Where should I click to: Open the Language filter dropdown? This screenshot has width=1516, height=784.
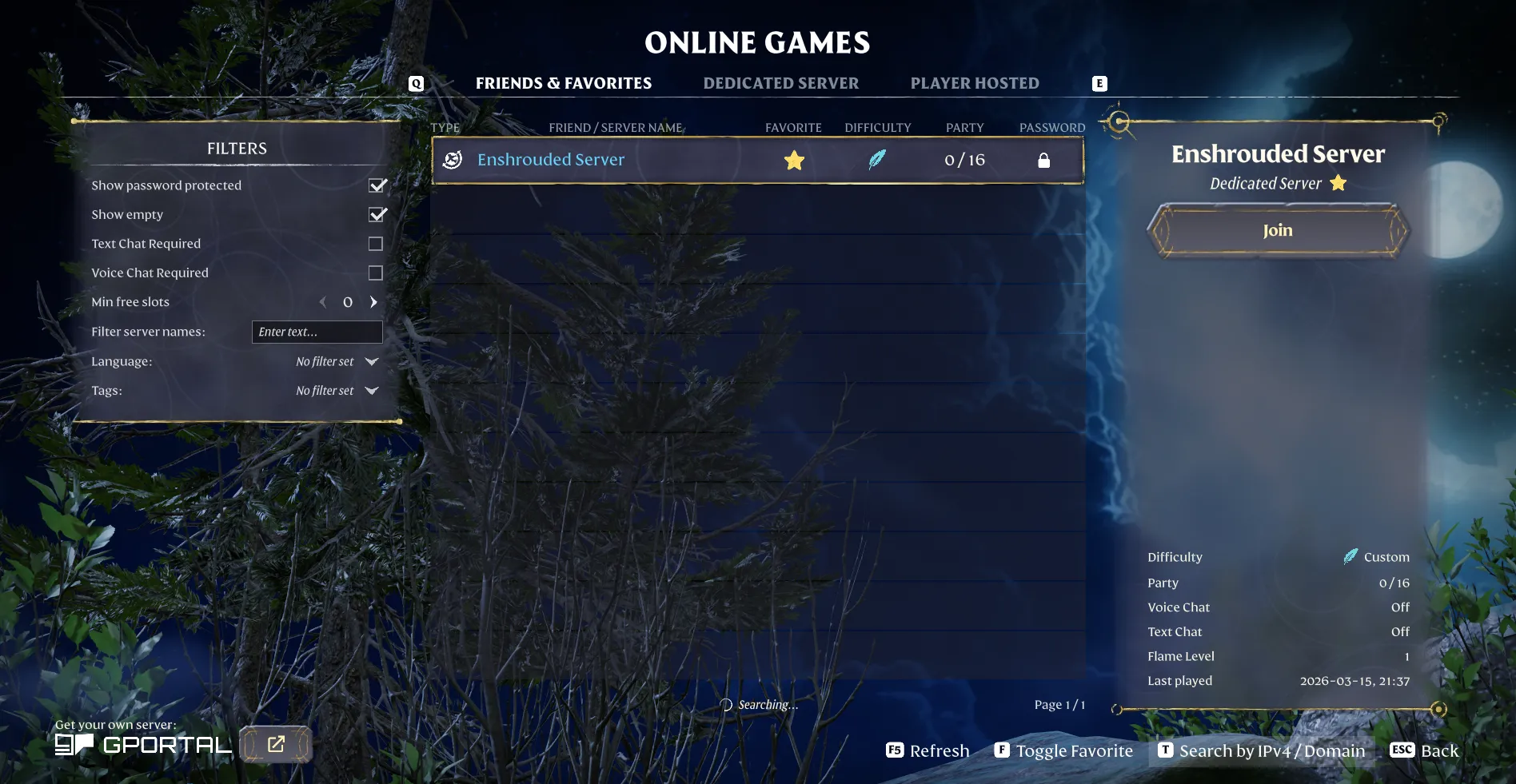[x=370, y=361]
